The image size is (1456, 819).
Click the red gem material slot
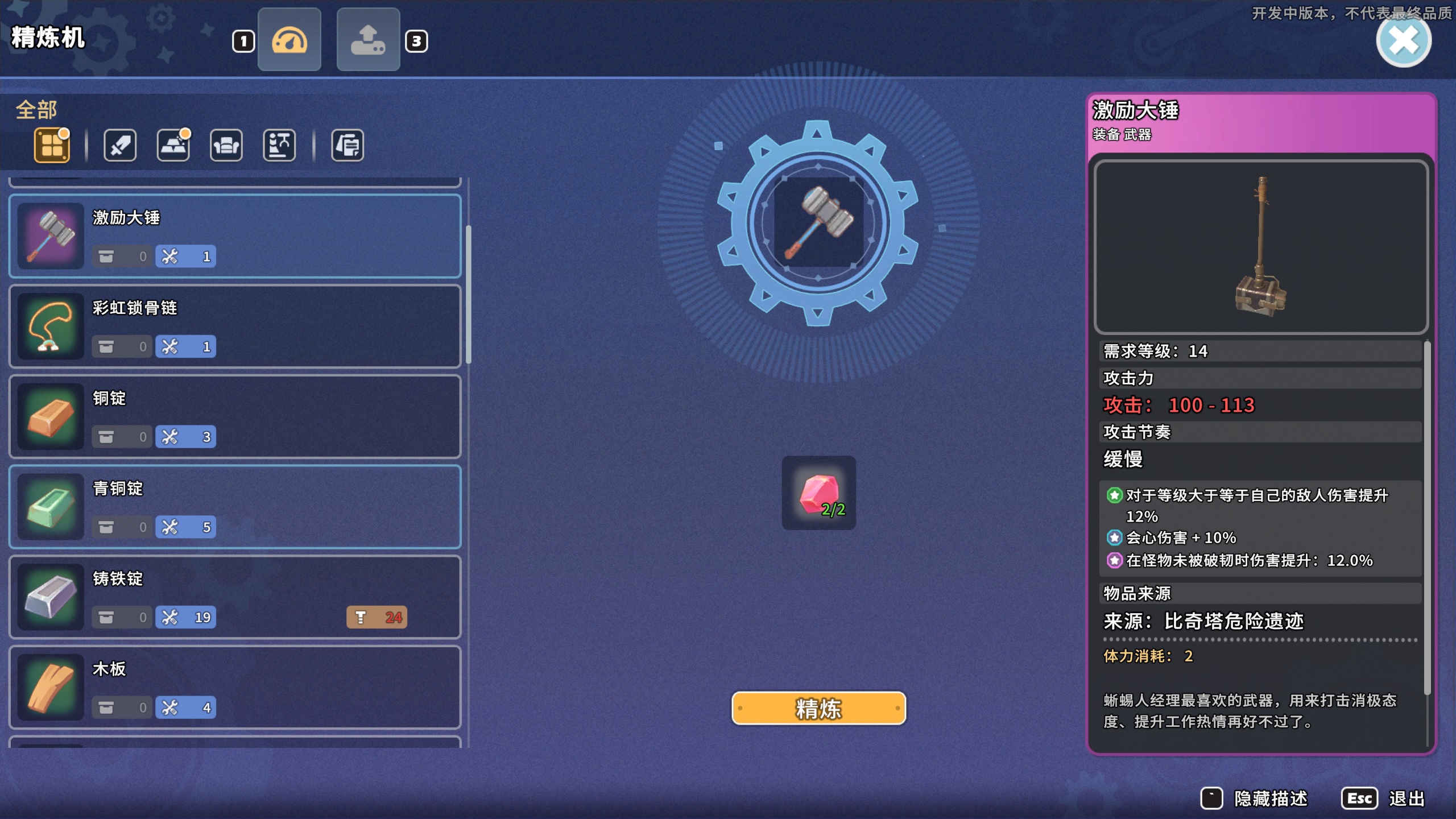pyautogui.click(x=818, y=493)
